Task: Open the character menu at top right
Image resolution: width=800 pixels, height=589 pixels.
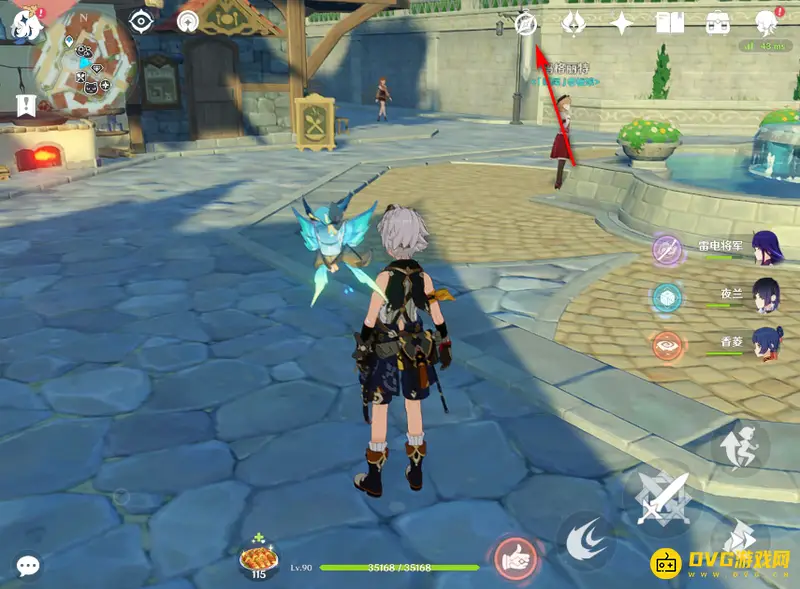Action: 767,23
